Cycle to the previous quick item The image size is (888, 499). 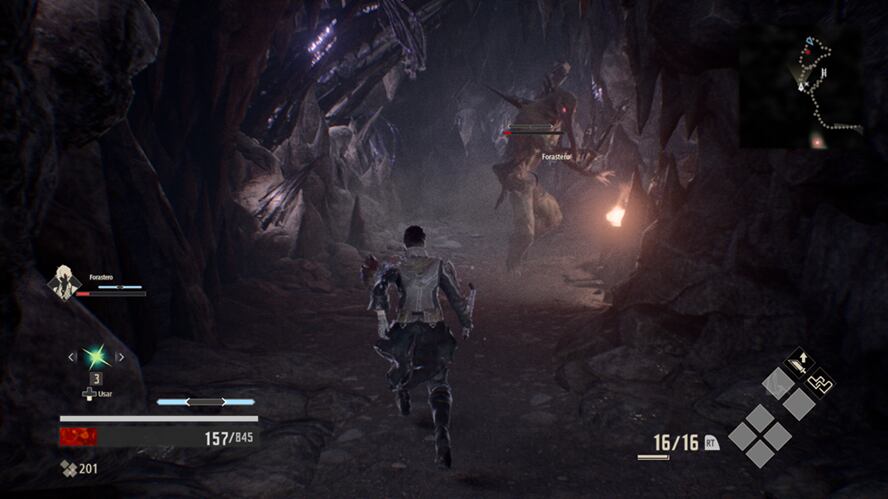(x=70, y=357)
